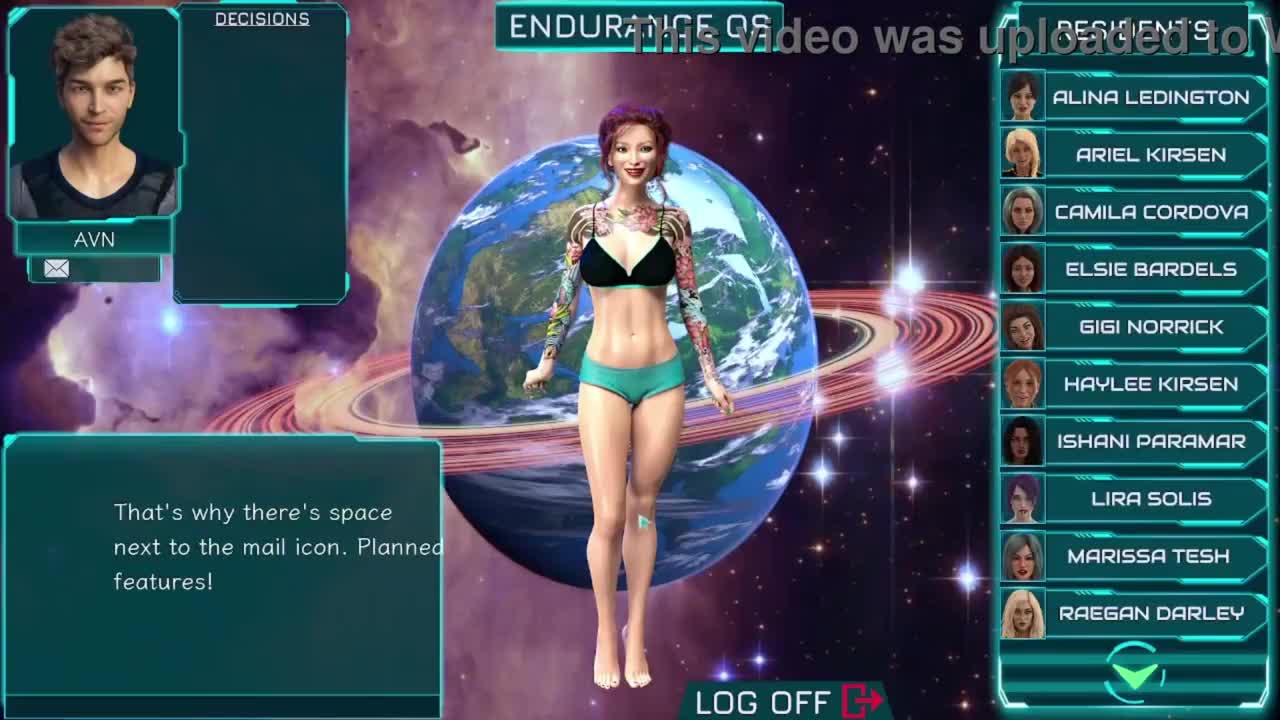View Elsie Bardels' resident entry

tap(1150, 269)
